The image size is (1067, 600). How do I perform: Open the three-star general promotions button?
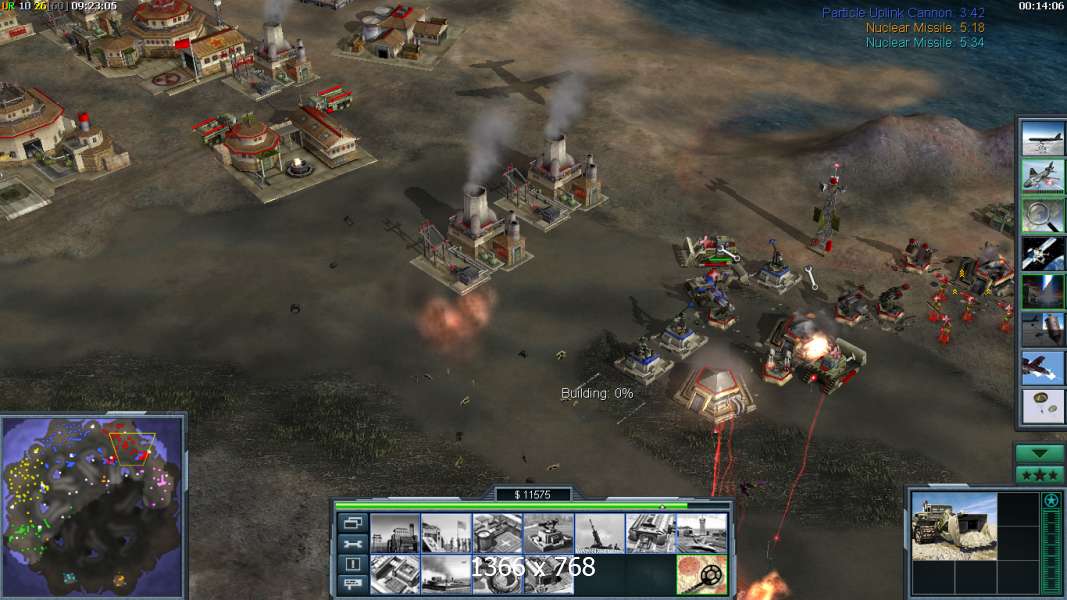(x=1039, y=474)
